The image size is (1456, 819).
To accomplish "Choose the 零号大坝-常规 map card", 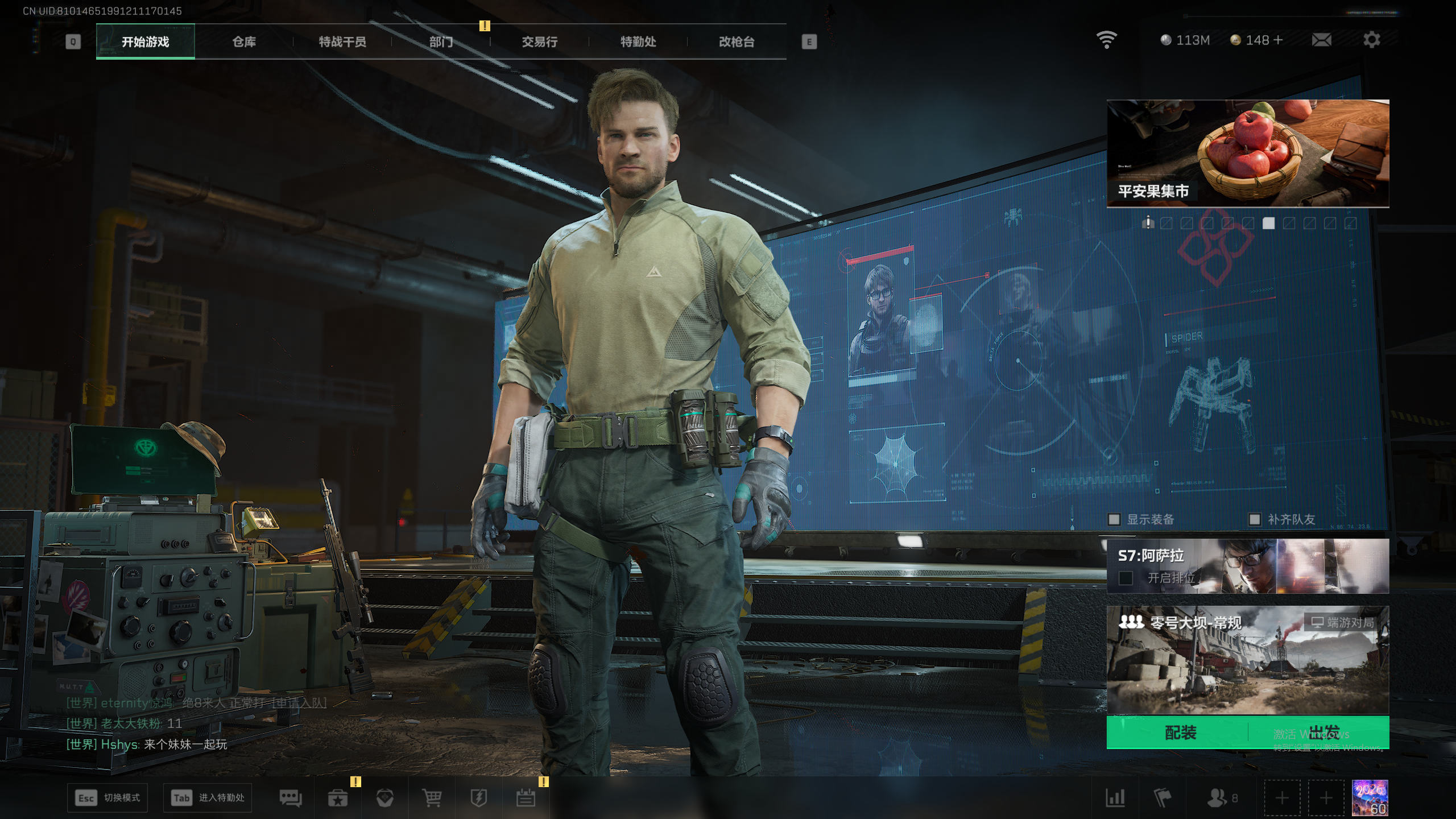I will pyautogui.click(x=1247, y=660).
